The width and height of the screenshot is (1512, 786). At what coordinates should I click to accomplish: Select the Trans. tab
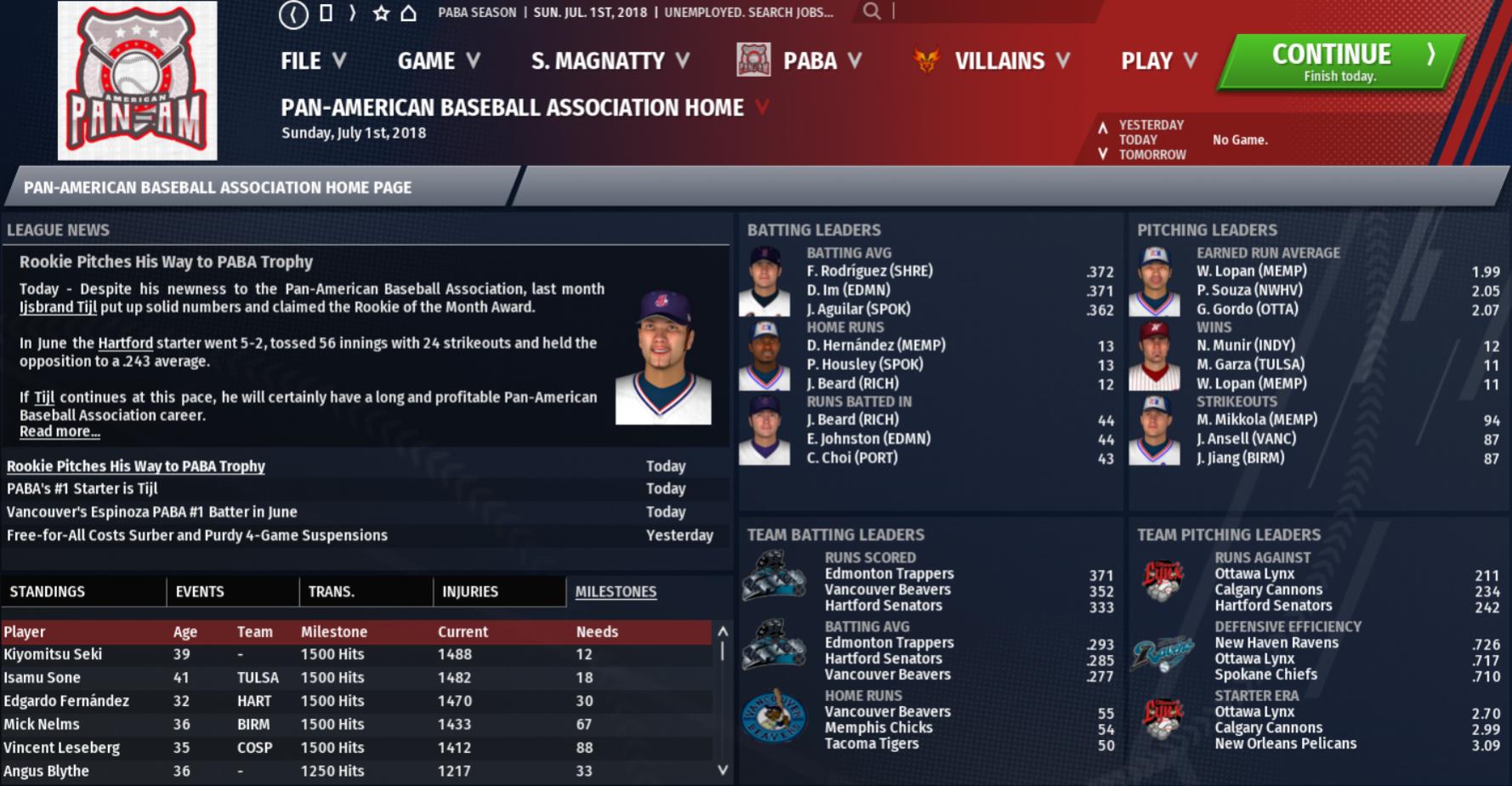coord(332,592)
